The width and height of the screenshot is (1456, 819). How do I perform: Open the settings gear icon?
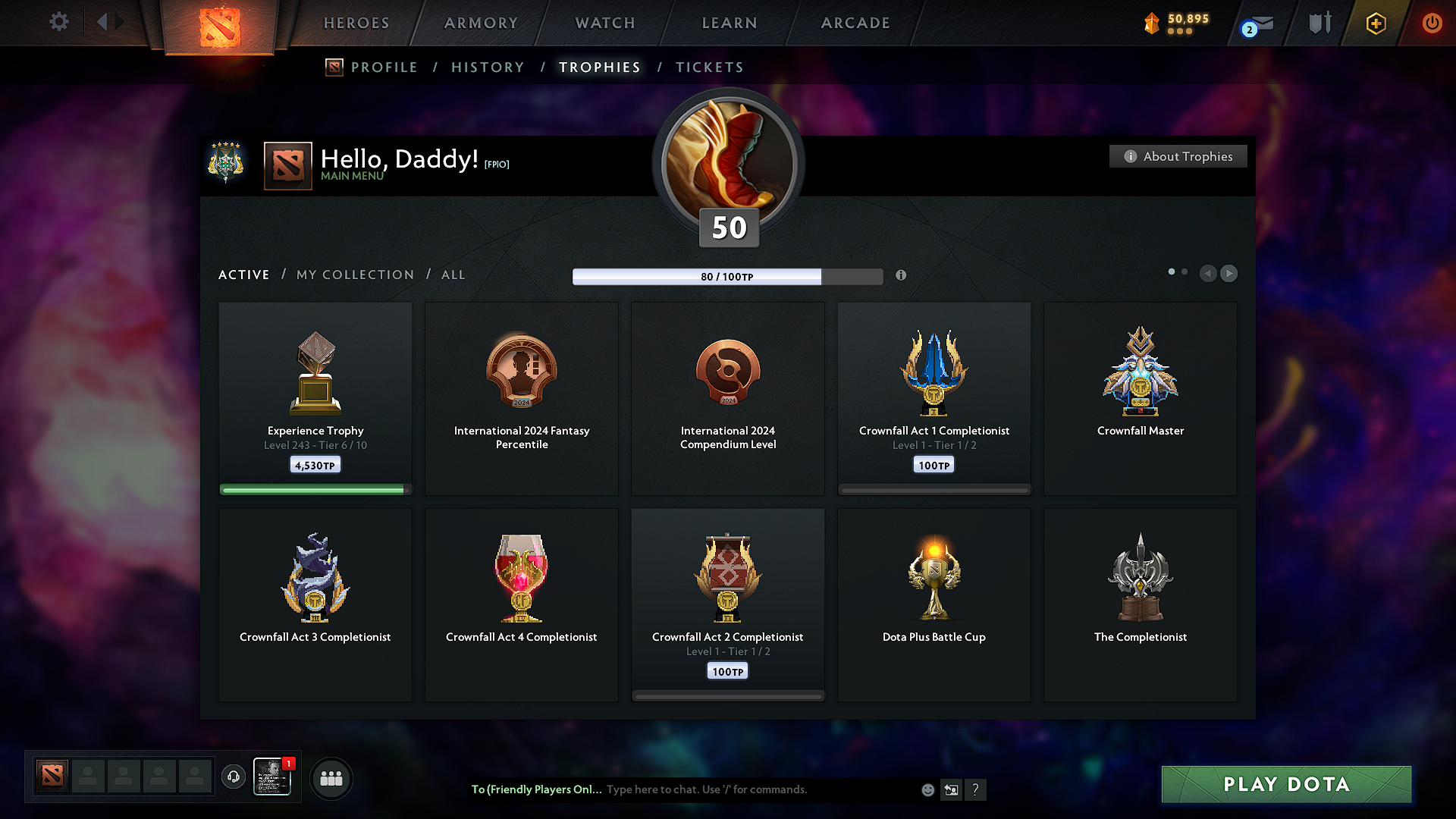click(x=58, y=22)
